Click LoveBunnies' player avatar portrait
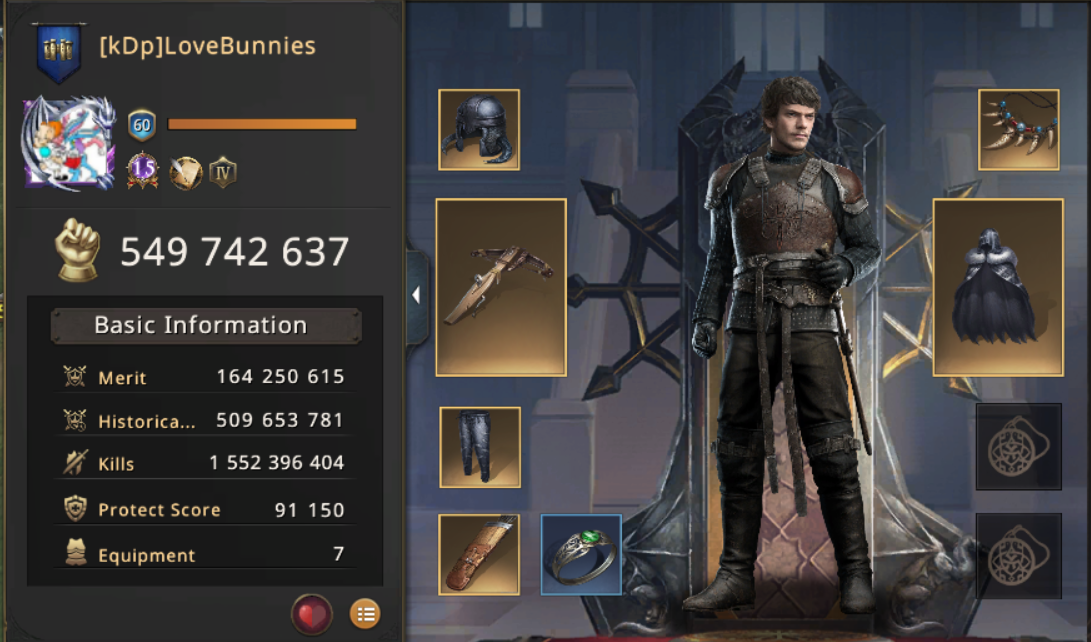The height and width of the screenshot is (642, 1091). [x=68, y=143]
